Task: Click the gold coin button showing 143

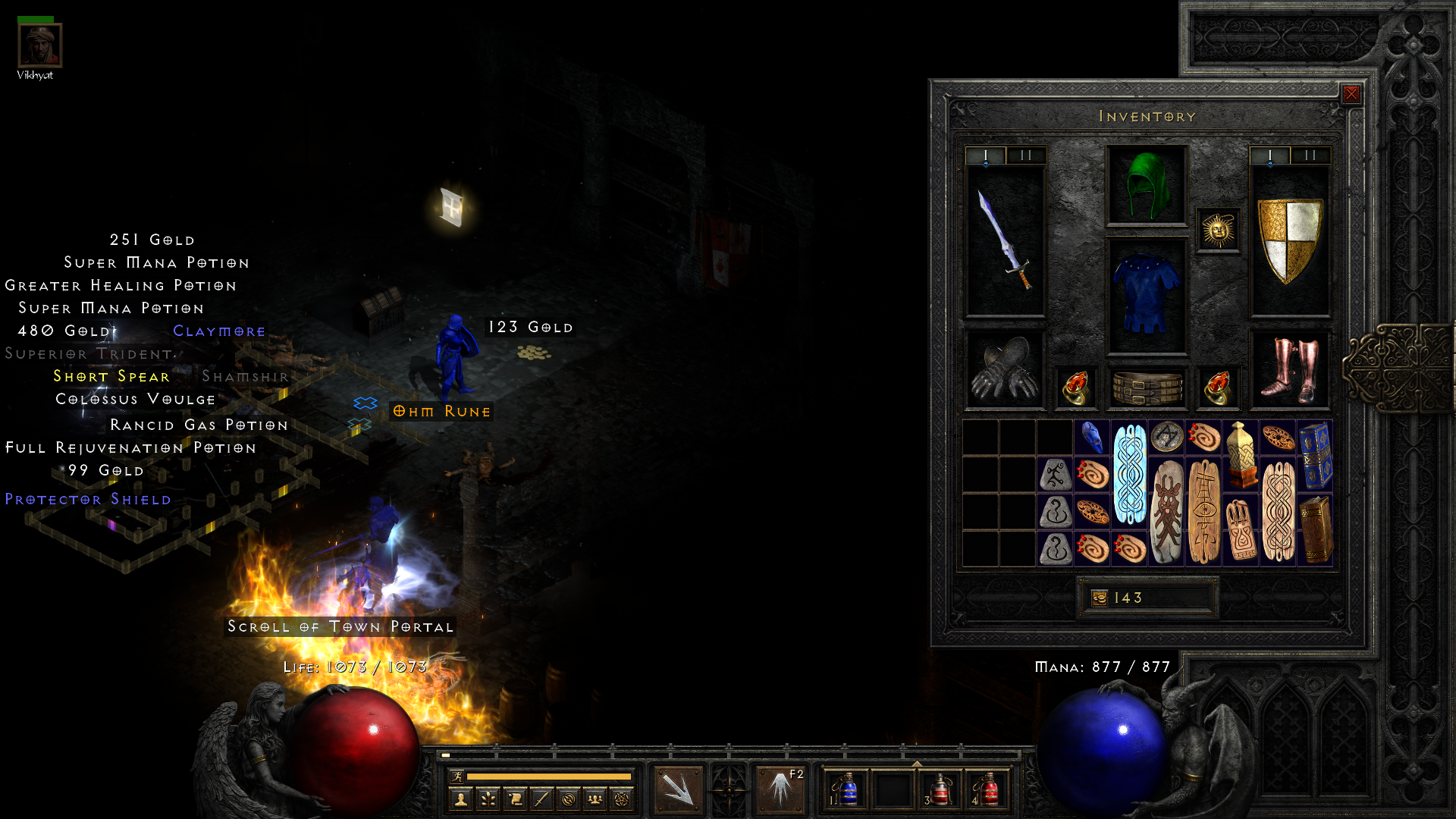Action: click(x=1100, y=598)
